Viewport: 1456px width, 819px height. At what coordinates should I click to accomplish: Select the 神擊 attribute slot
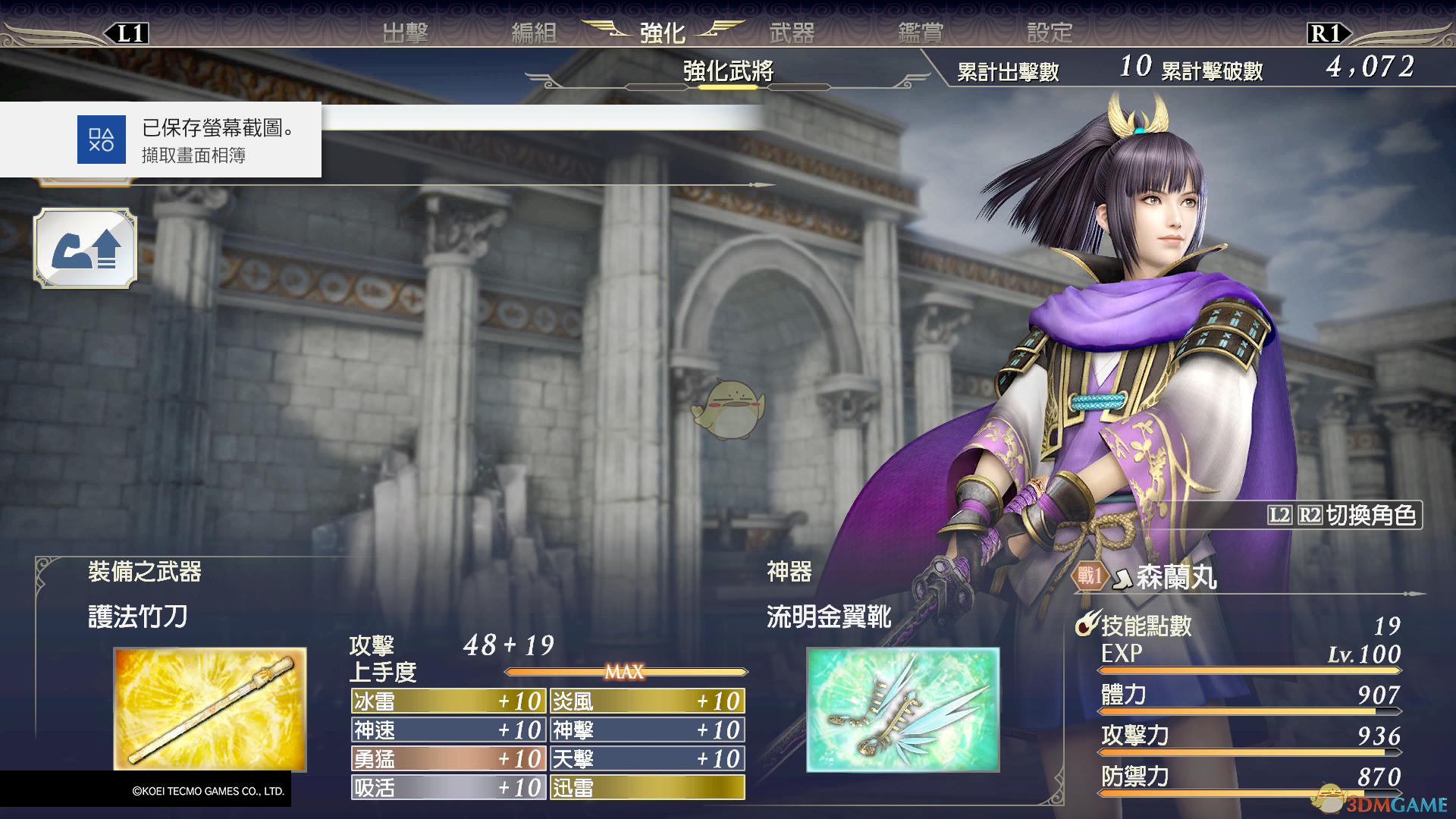tap(647, 730)
